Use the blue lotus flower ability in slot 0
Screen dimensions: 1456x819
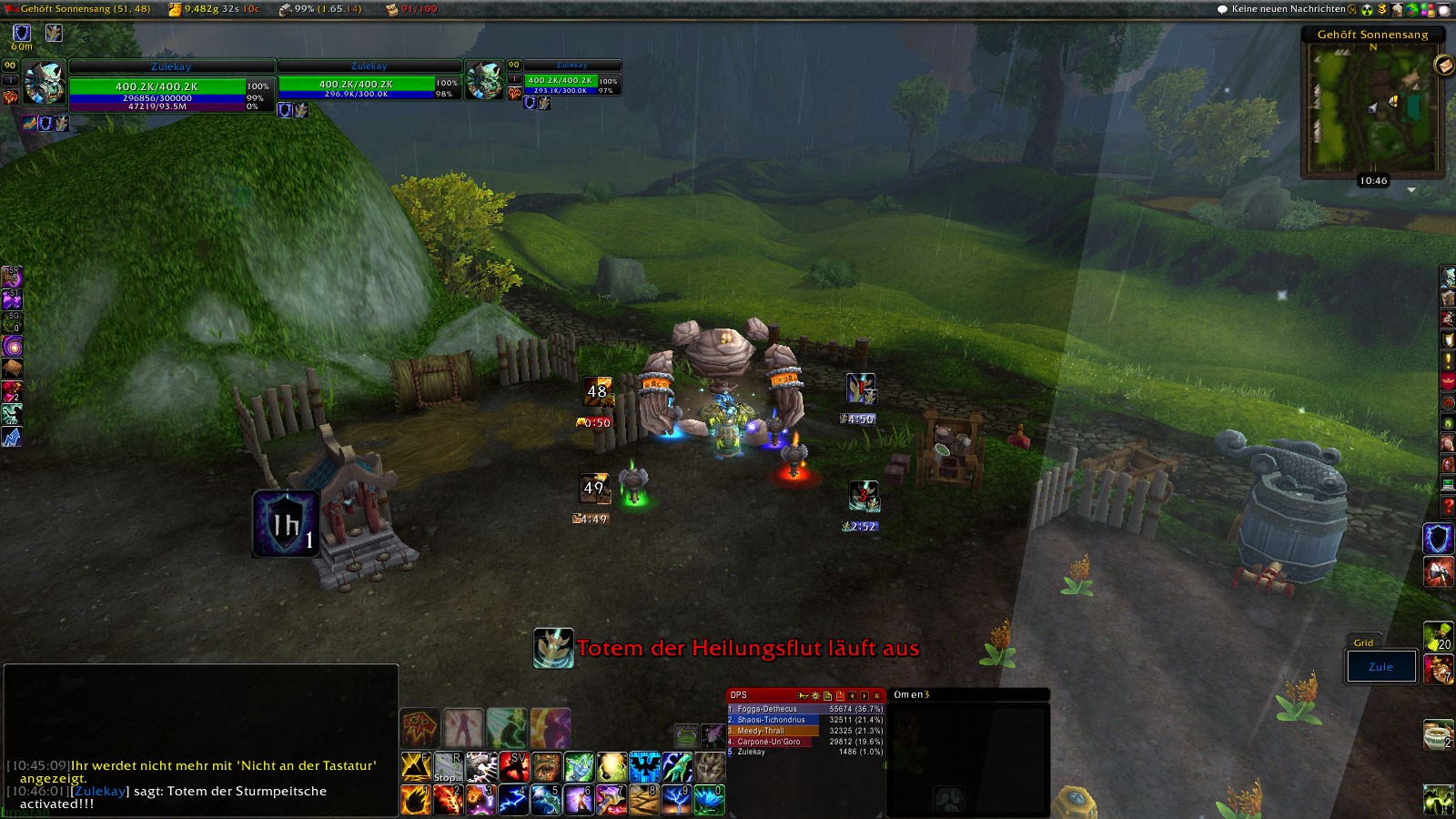pos(709,800)
